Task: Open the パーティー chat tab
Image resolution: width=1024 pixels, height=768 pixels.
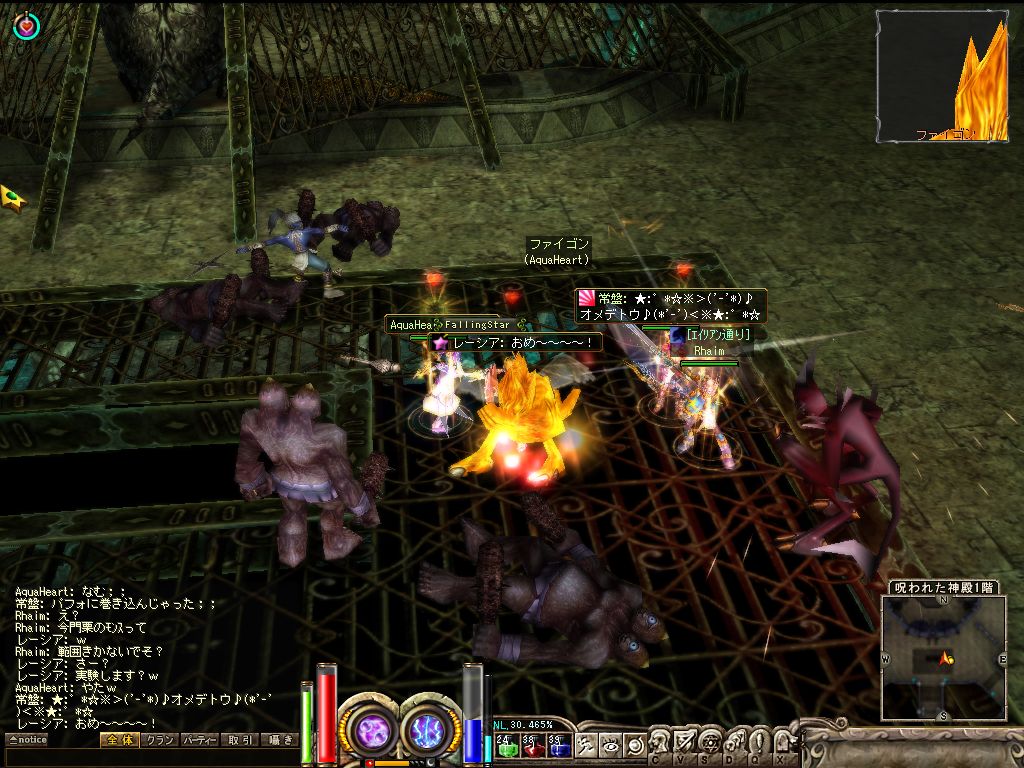Action: coord(199,740)
